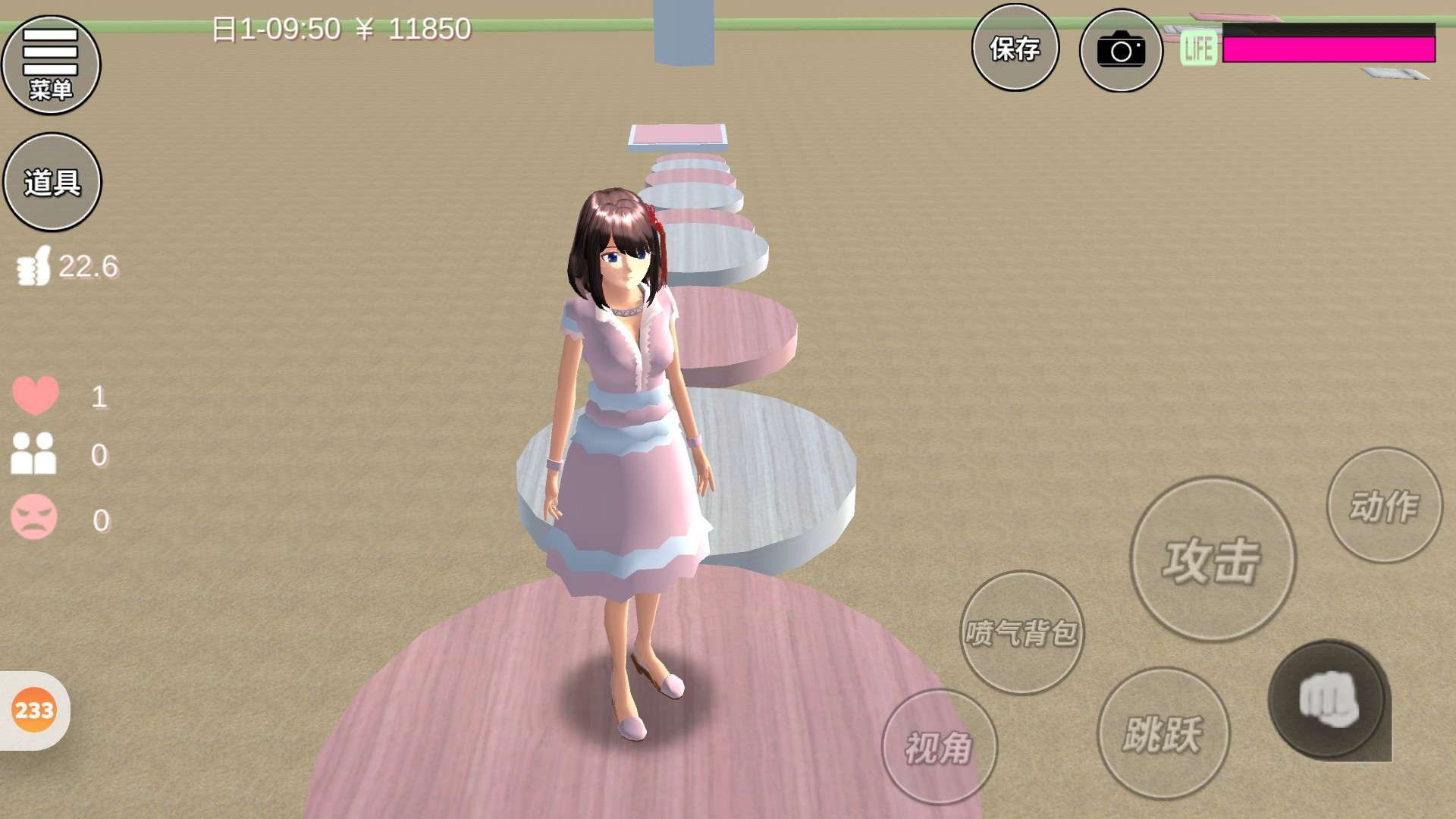
Task: Open the orange 233 overlay badge
Action: click(x=34, y=711)
